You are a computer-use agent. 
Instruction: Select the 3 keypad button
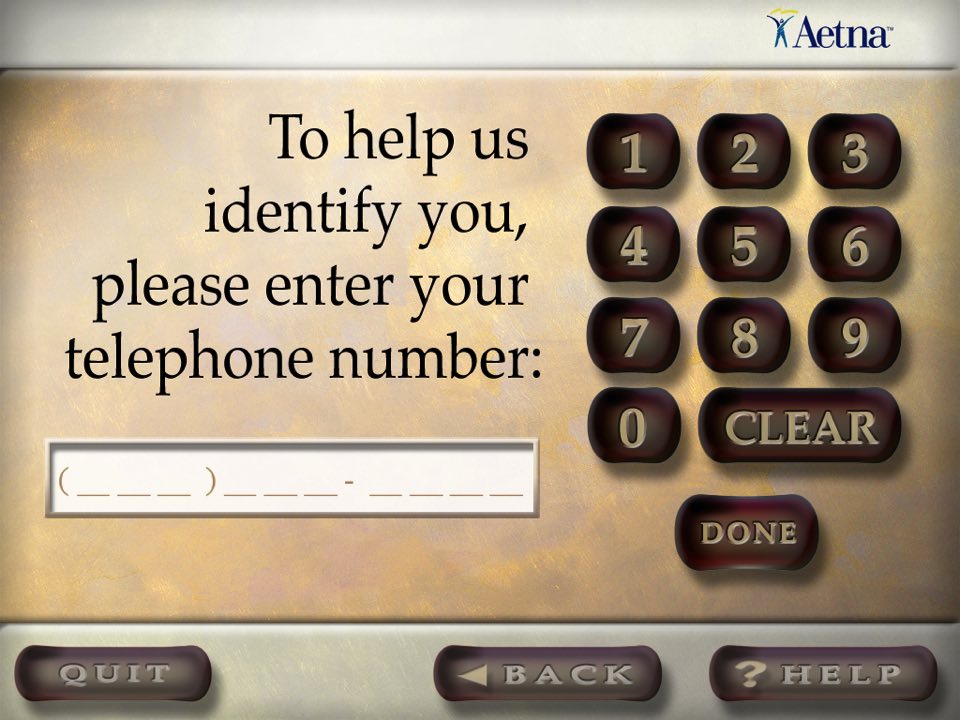tap(853, 153)
